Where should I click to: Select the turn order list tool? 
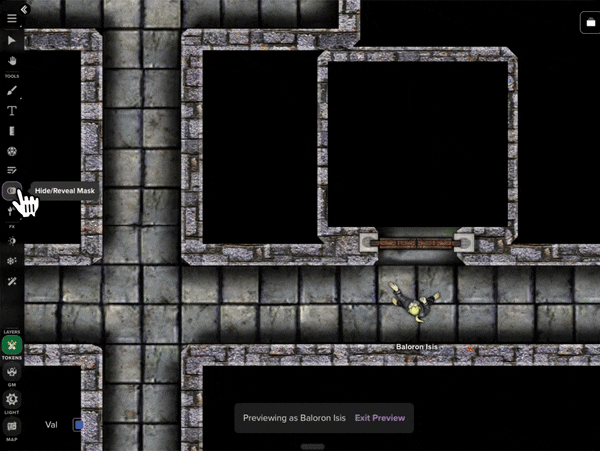[12, 171]
